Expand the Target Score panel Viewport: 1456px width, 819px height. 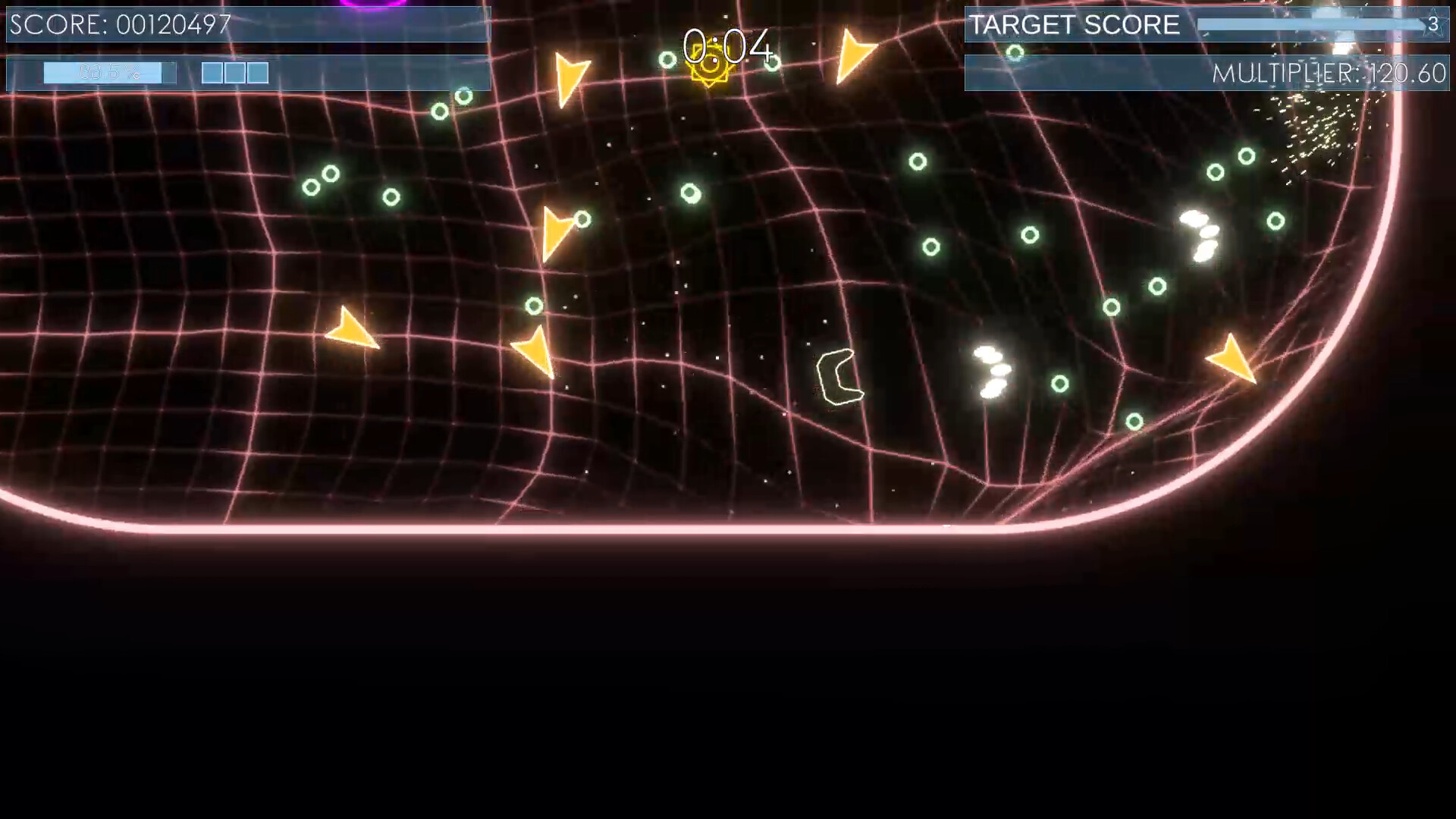[1207, 25]
